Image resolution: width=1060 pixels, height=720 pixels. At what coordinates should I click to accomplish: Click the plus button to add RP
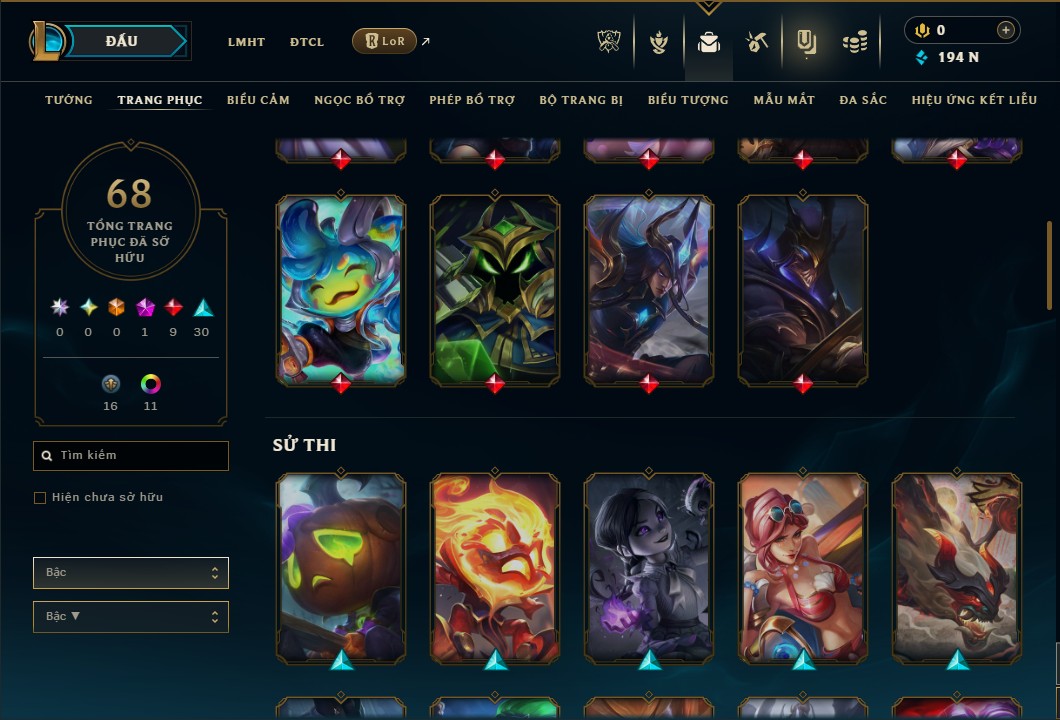tap(1005, 30)
